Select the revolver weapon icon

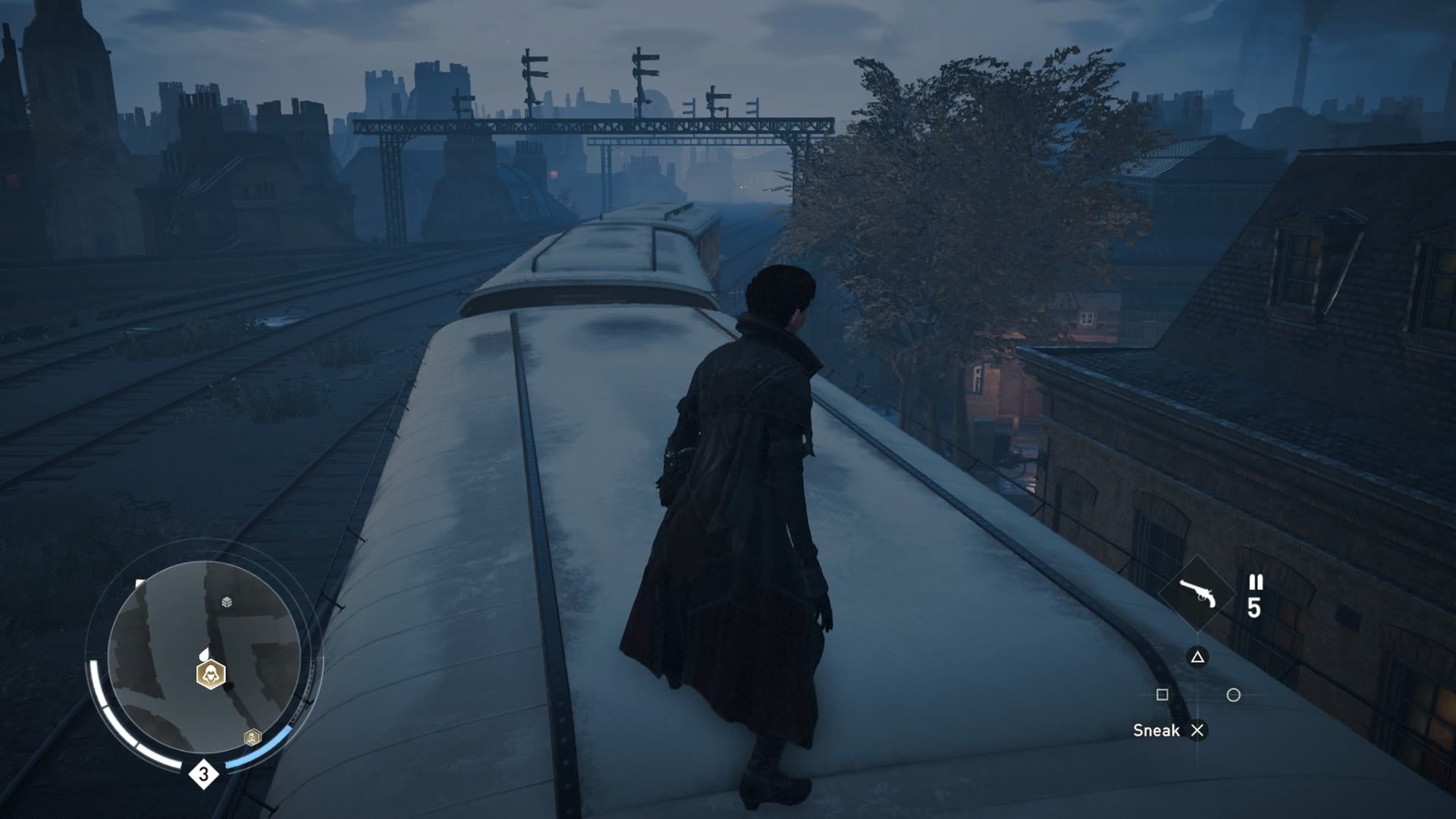point(1197,595)
